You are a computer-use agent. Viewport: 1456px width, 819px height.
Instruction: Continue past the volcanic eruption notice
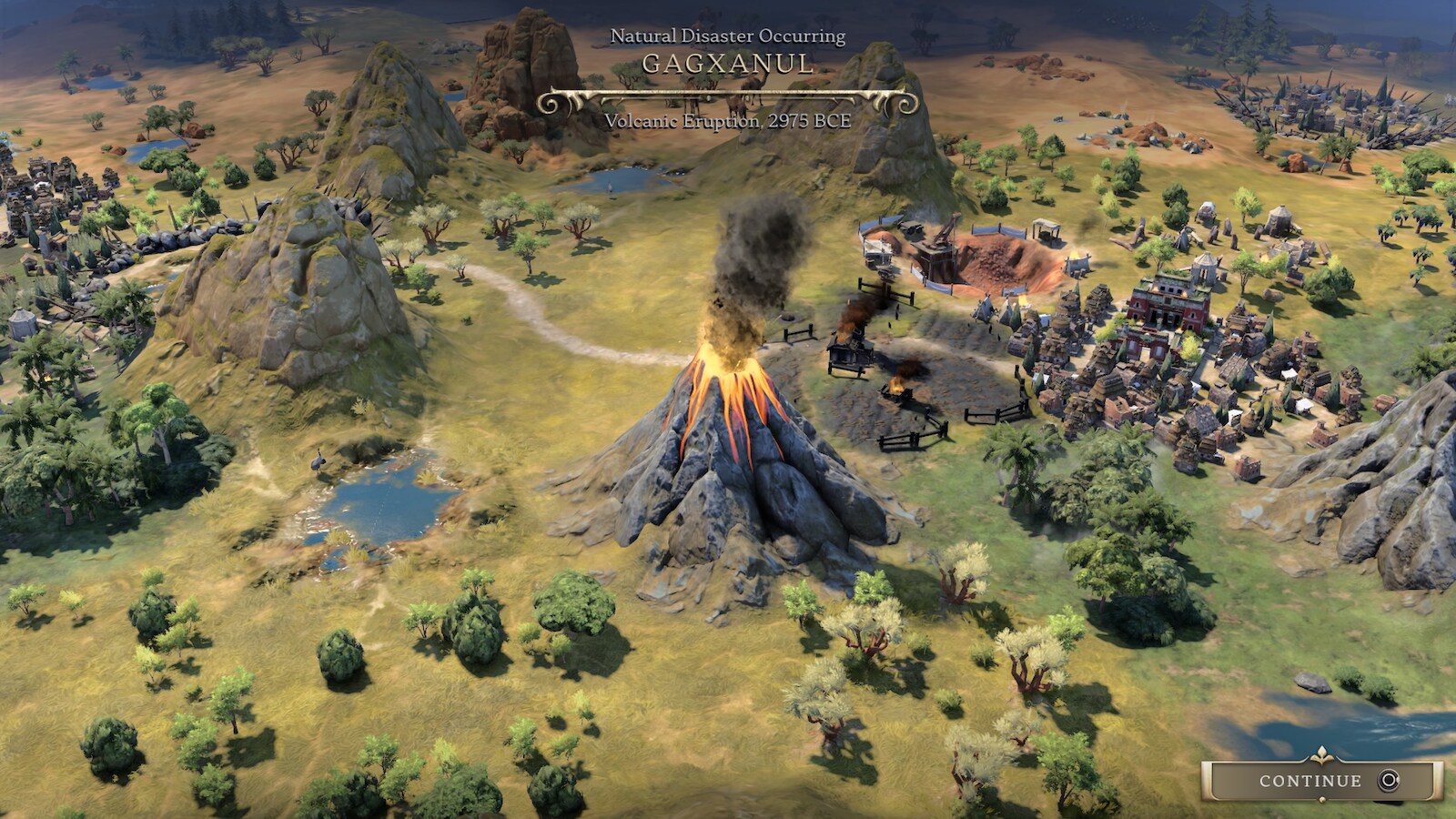pyautogui.click(x=1321, y=781)
